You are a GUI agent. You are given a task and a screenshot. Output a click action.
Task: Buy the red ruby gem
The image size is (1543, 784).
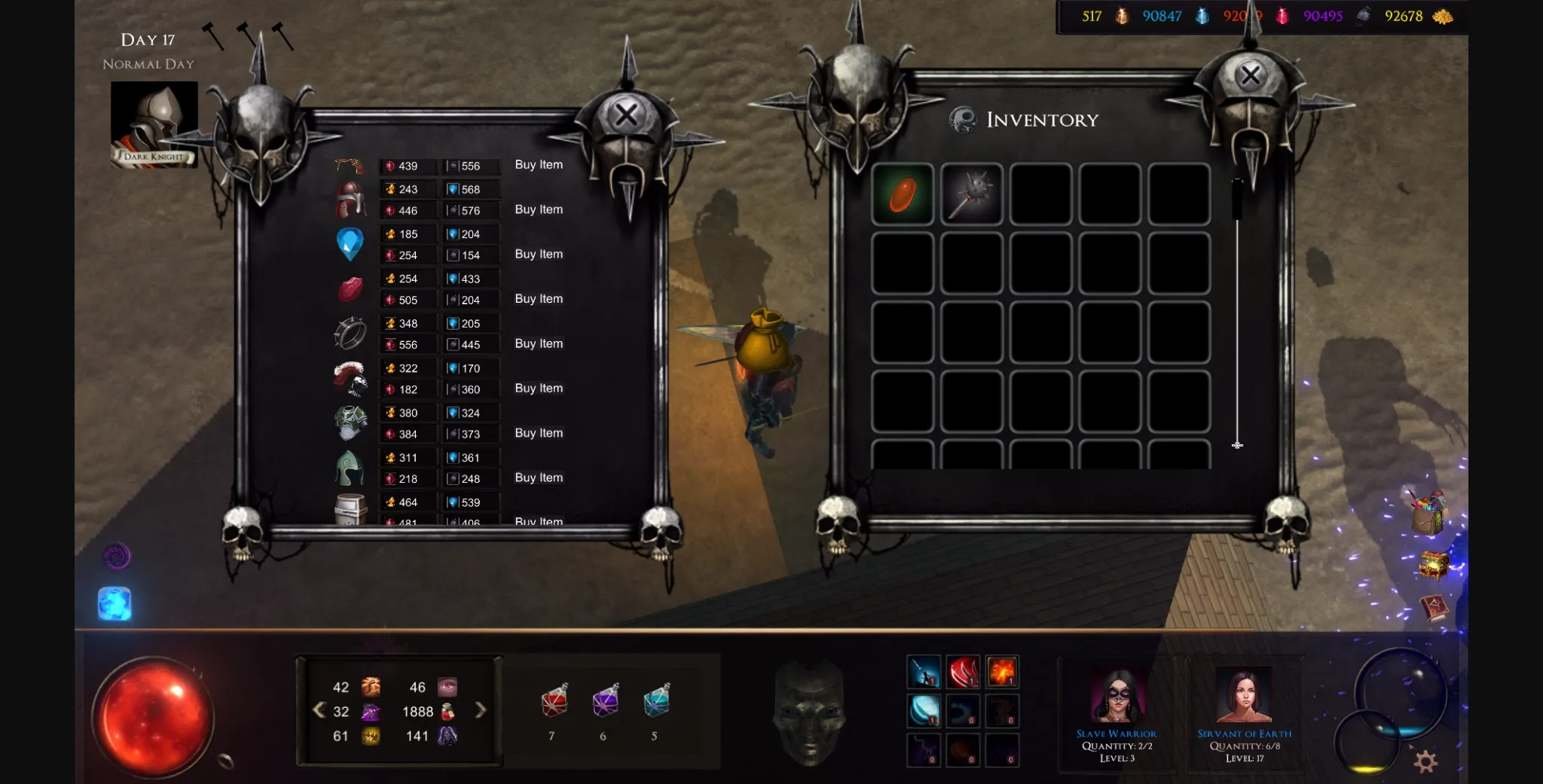[539, 299]
